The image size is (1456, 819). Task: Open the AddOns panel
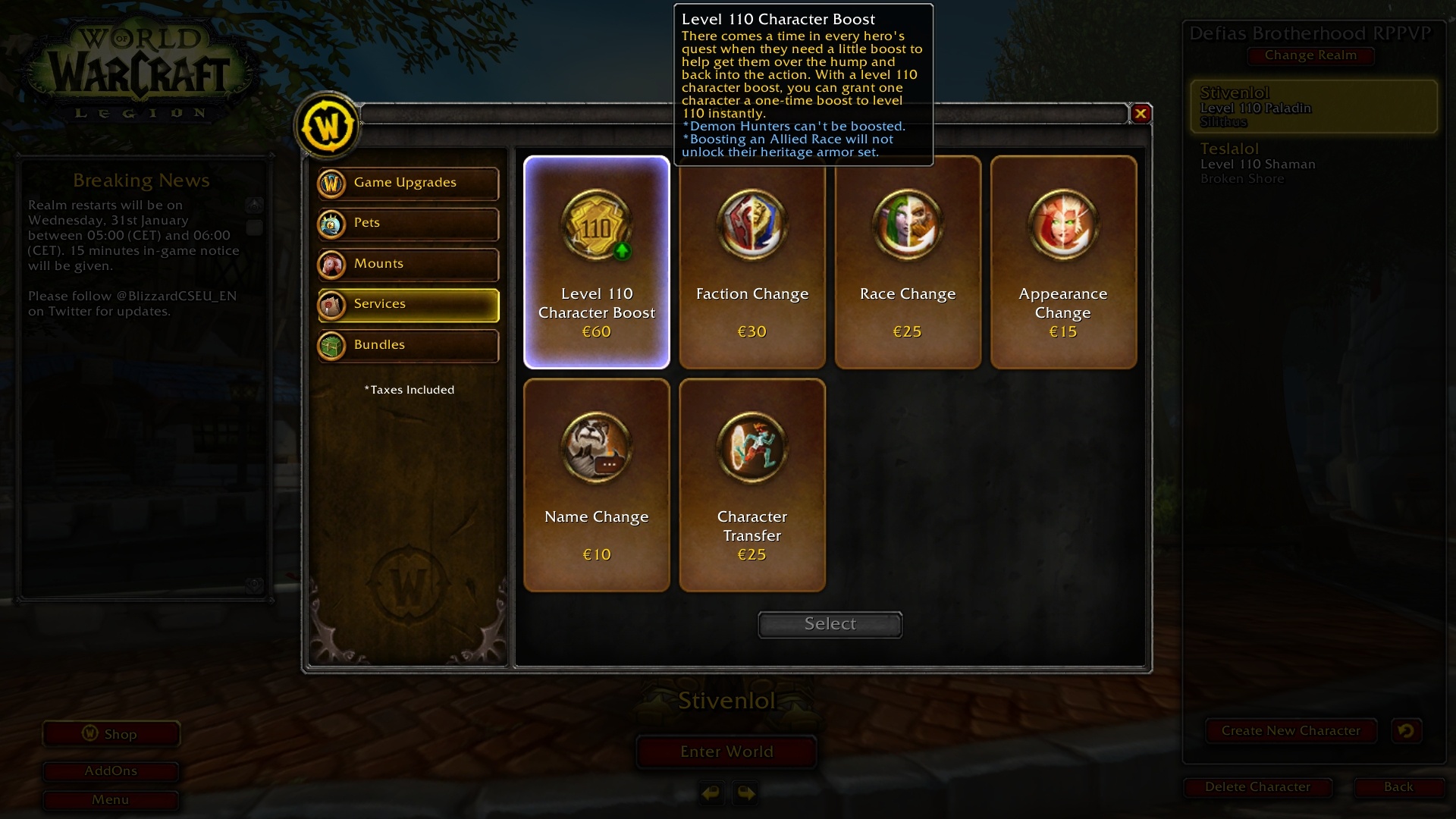point(111,770)
